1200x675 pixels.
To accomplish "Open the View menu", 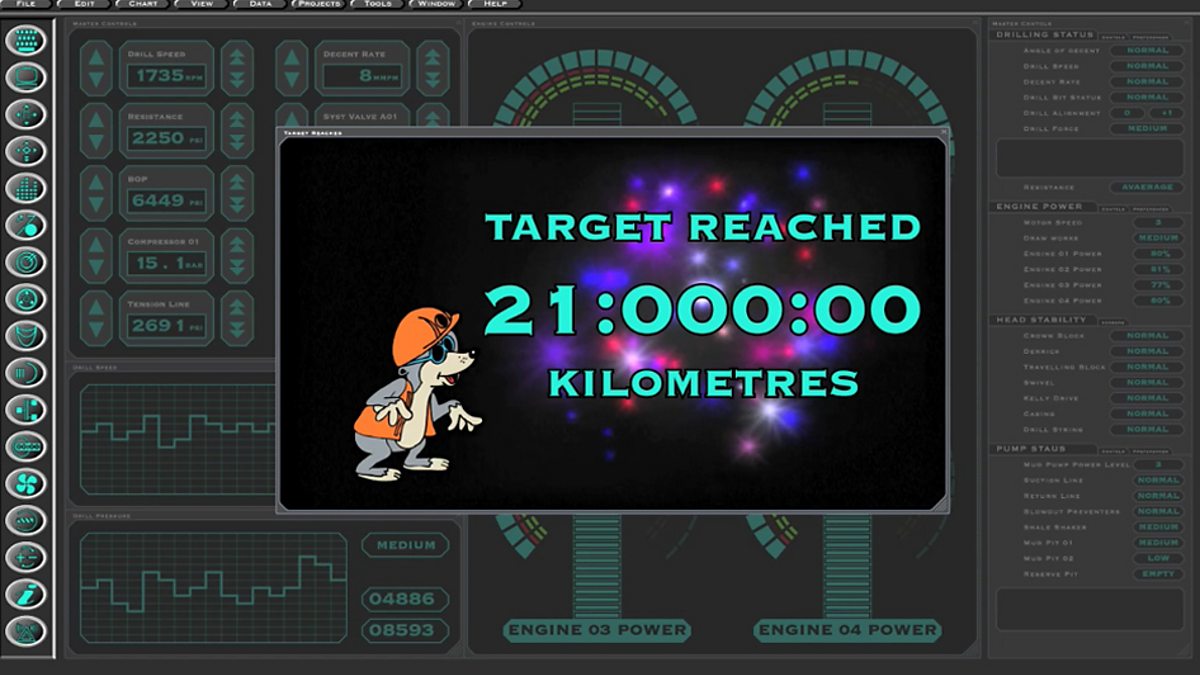I will point(201,5).
